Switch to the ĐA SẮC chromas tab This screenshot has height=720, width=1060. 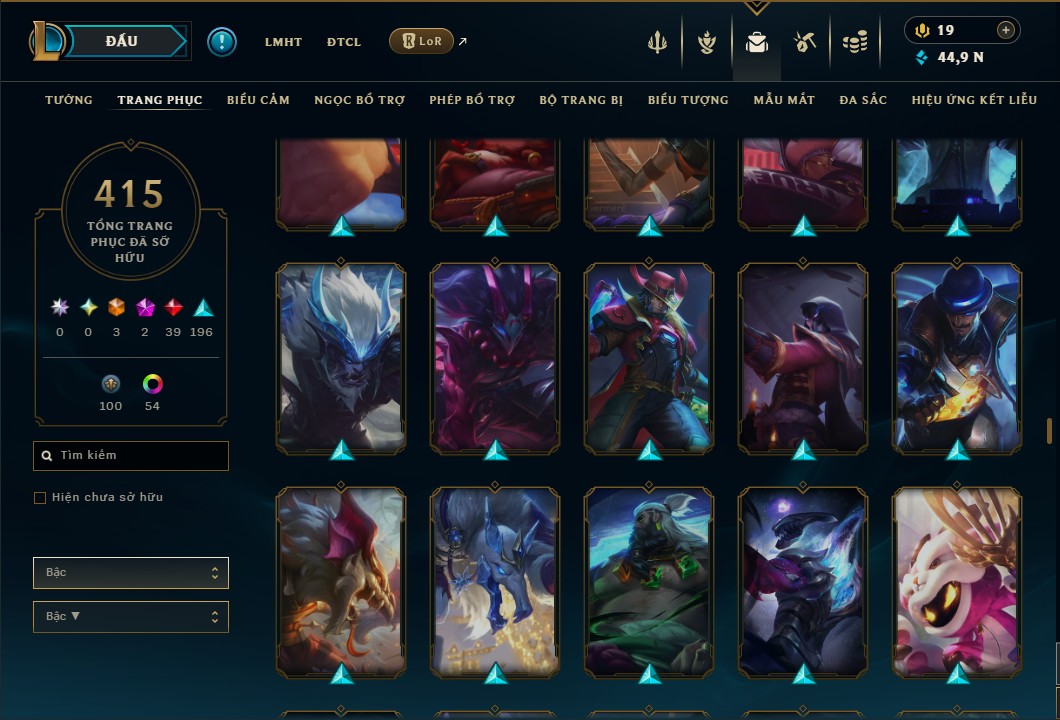point(863,100)
